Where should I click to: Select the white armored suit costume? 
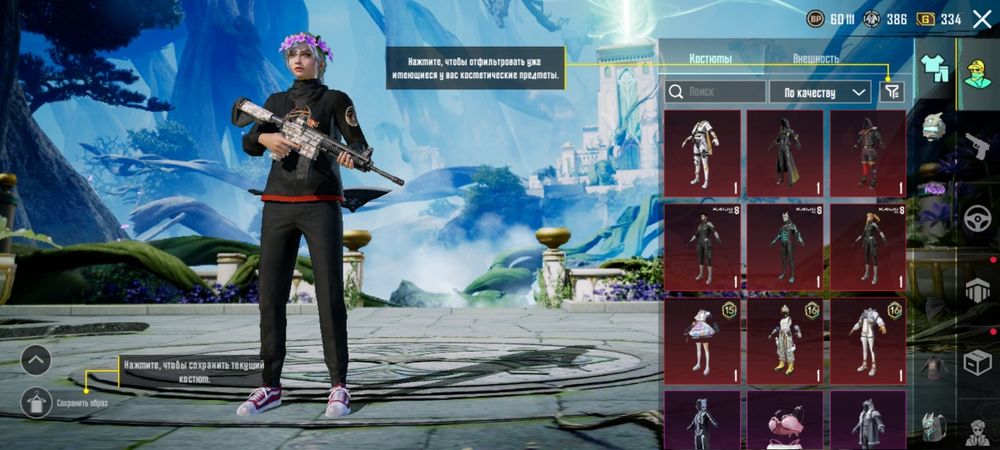pyautogui.click(x=702, y=151)
